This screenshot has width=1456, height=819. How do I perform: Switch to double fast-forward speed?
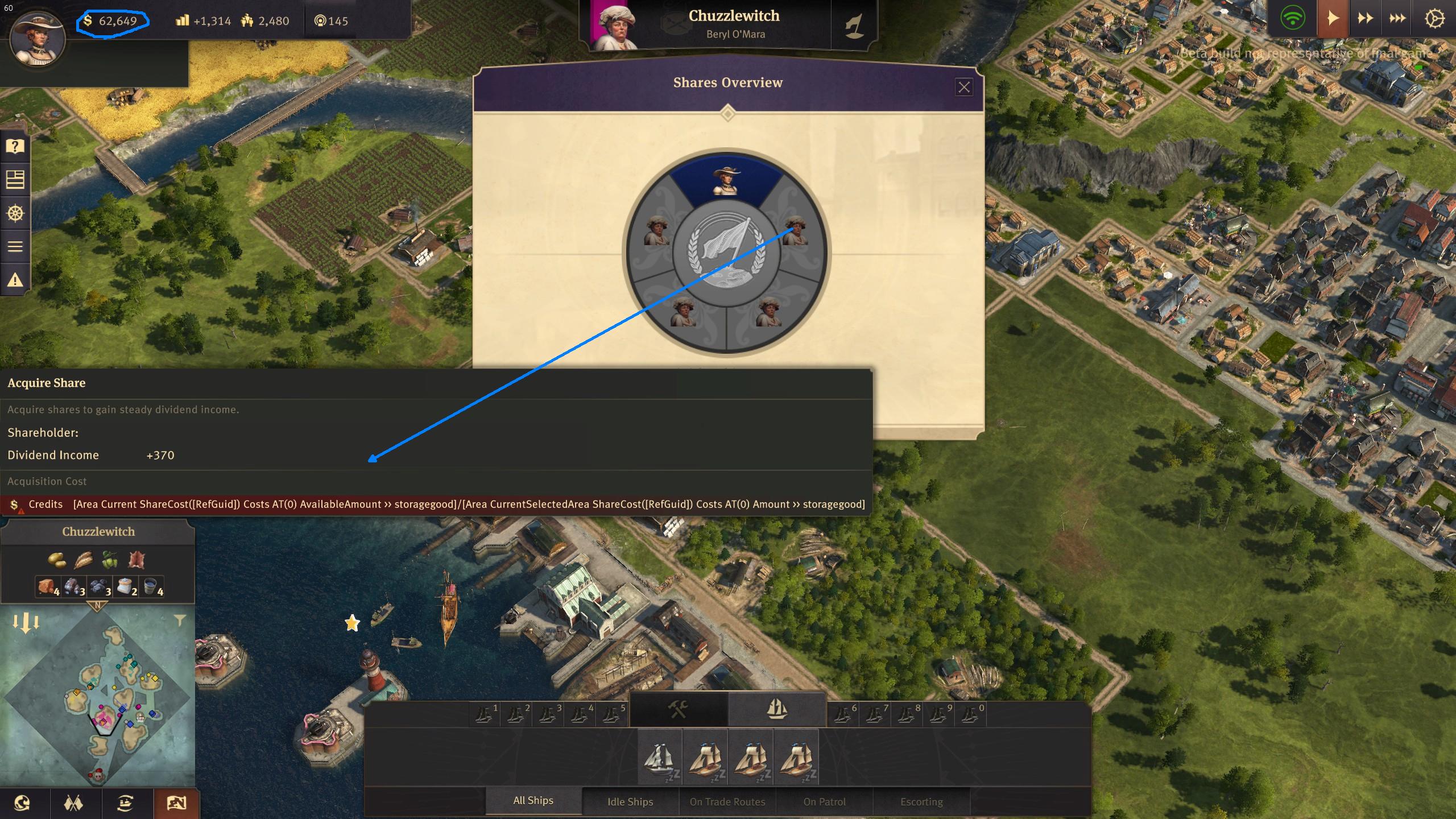click(1365, 19)
